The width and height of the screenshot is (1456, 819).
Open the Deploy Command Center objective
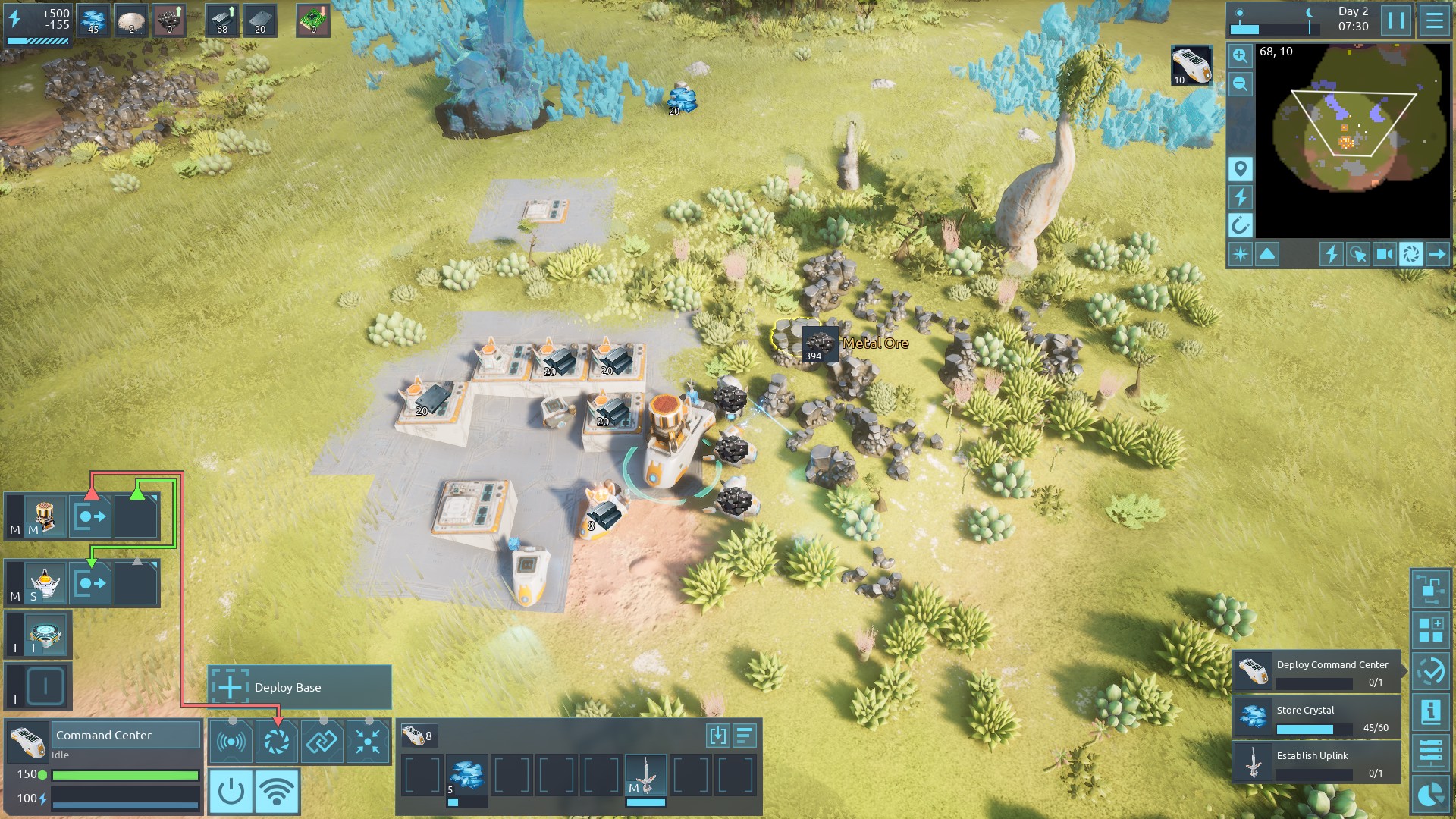1316,672
